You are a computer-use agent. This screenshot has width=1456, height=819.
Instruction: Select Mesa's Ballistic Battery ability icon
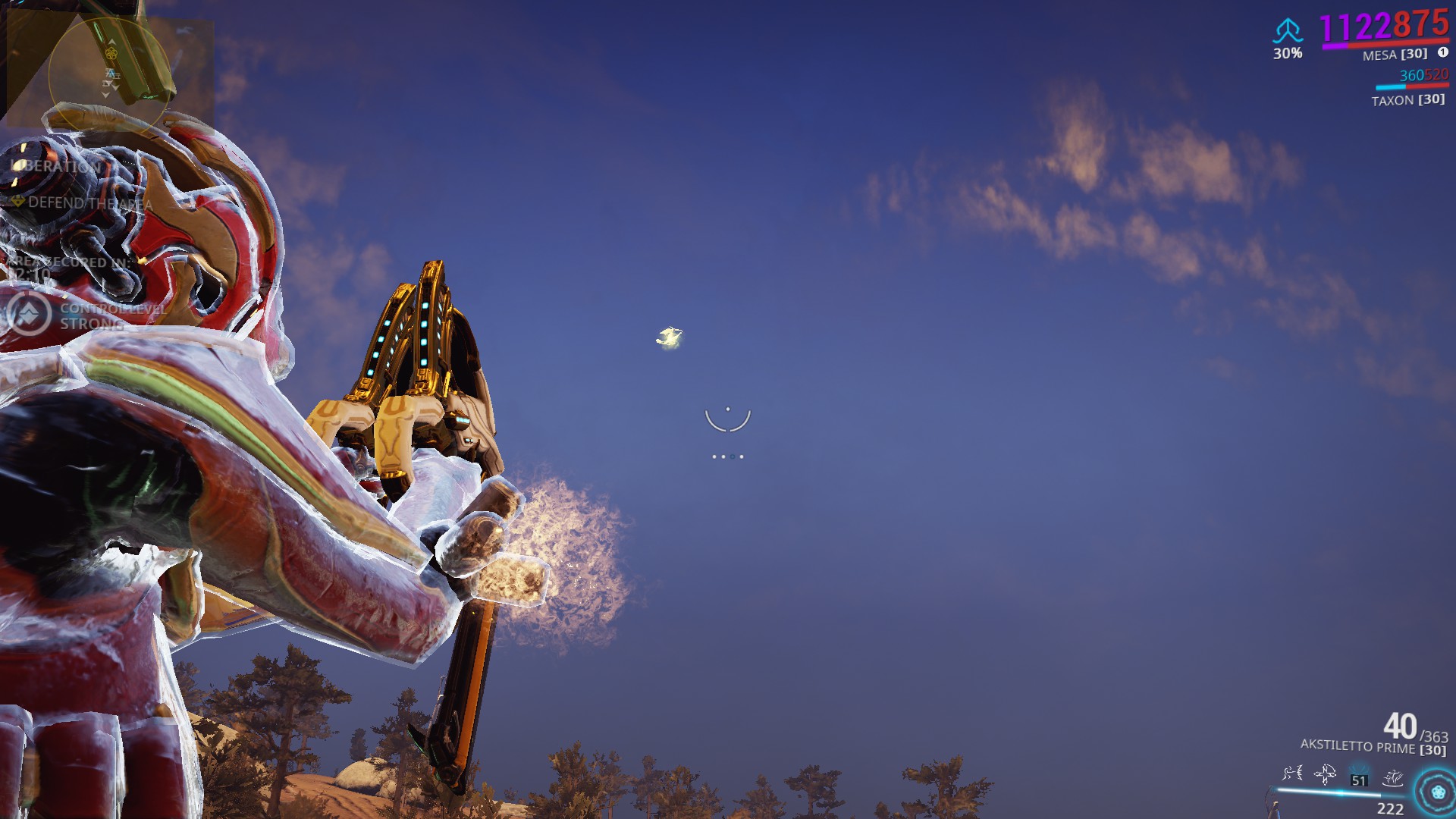pos(1292,773)
